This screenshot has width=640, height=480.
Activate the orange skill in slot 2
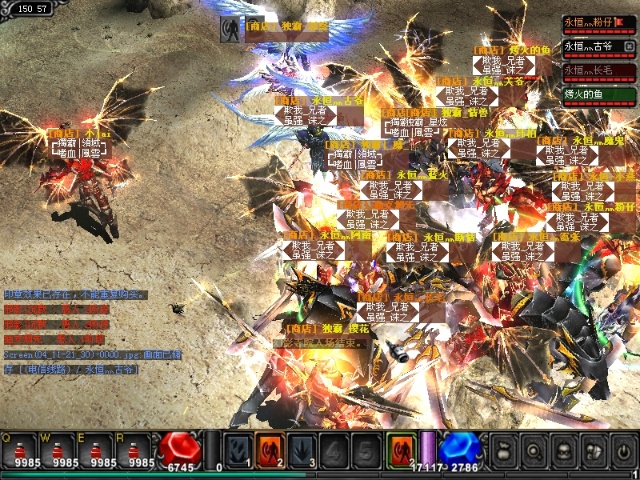[x=269, y=449]
